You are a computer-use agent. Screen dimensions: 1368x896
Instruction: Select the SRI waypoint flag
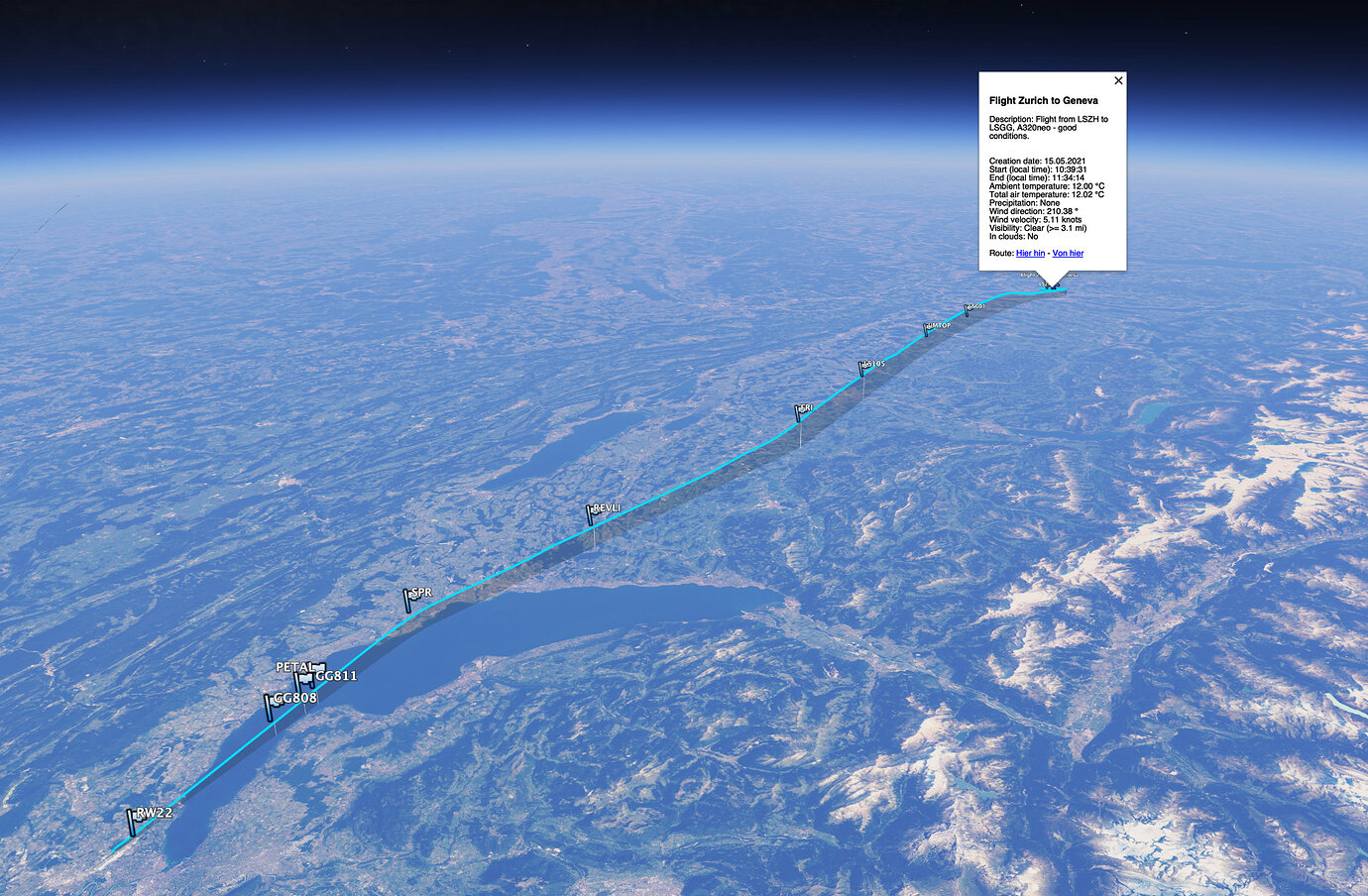797,409
